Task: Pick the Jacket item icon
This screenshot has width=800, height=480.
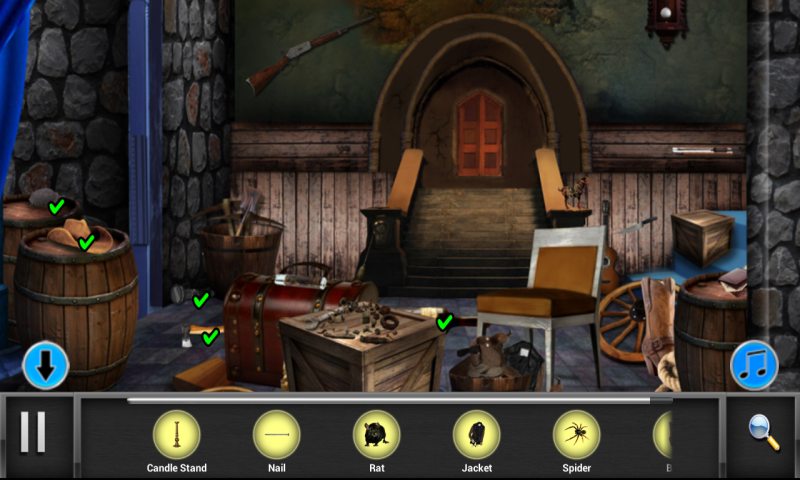Action: click(x=477, y=435)
